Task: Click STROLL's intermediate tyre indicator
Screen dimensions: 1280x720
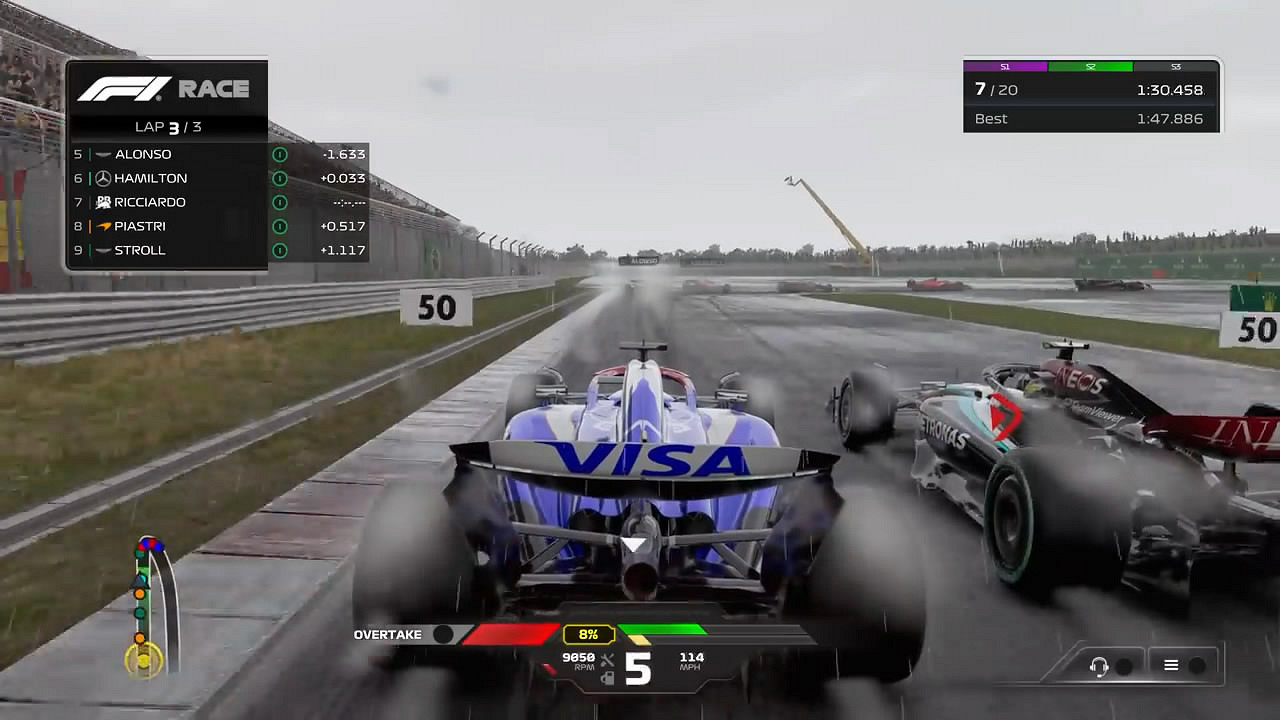Action: [280, 250]
